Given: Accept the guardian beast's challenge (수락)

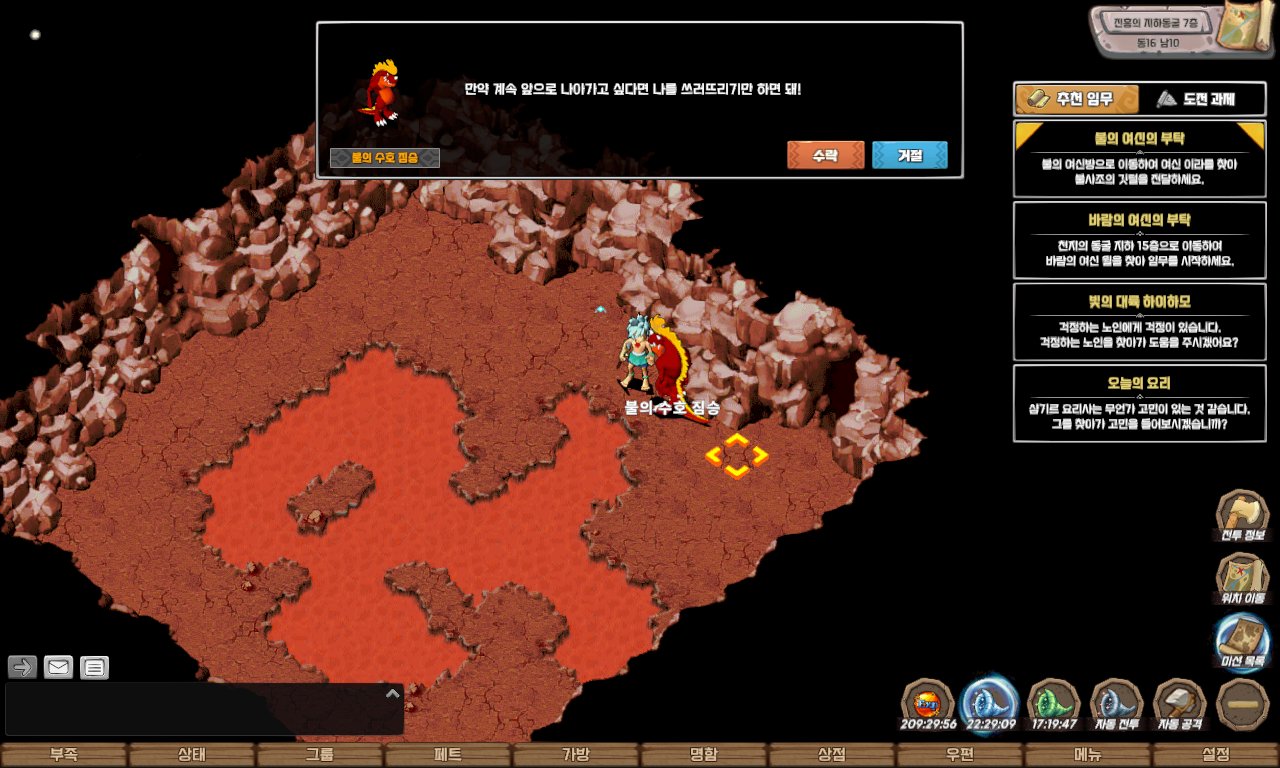Looking at the screenshot, I should pos(825,155).
